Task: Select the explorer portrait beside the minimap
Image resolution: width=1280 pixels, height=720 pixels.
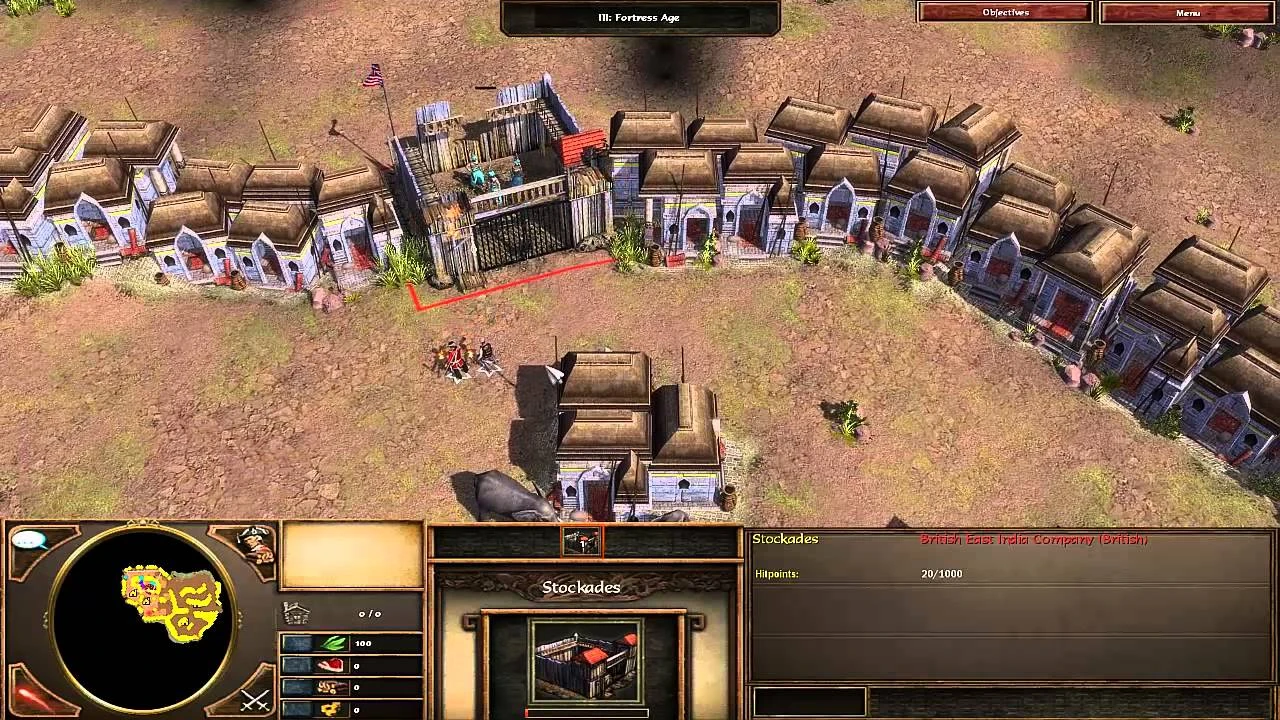Action: 253,545
